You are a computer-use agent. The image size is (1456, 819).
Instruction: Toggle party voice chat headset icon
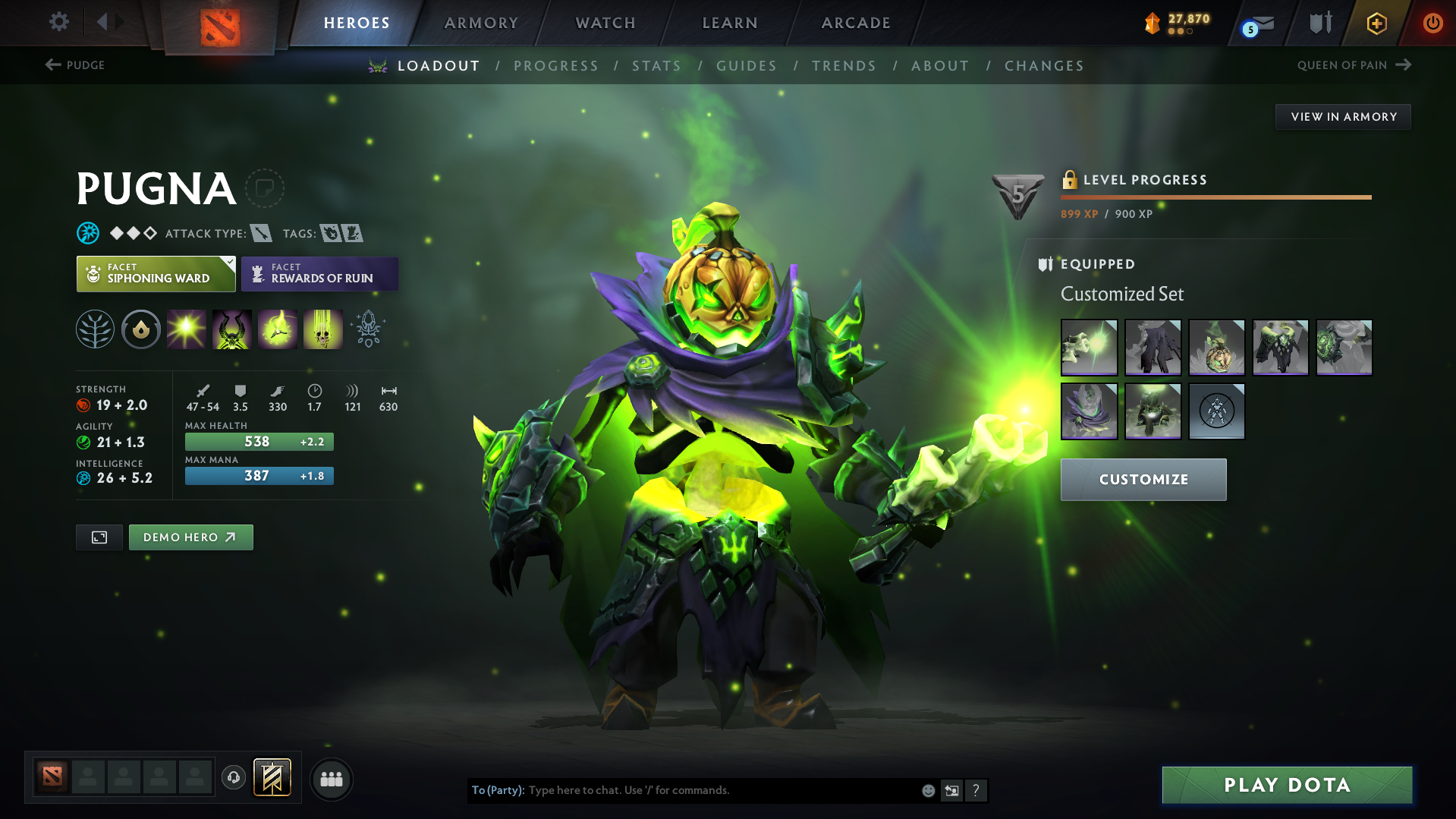[233, 778]
